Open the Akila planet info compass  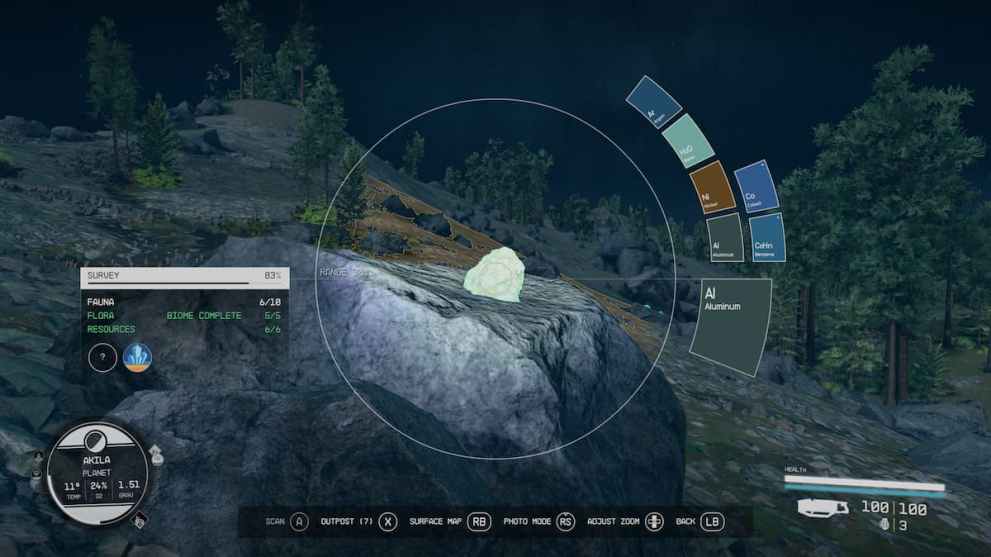click(x=97, y=472)
